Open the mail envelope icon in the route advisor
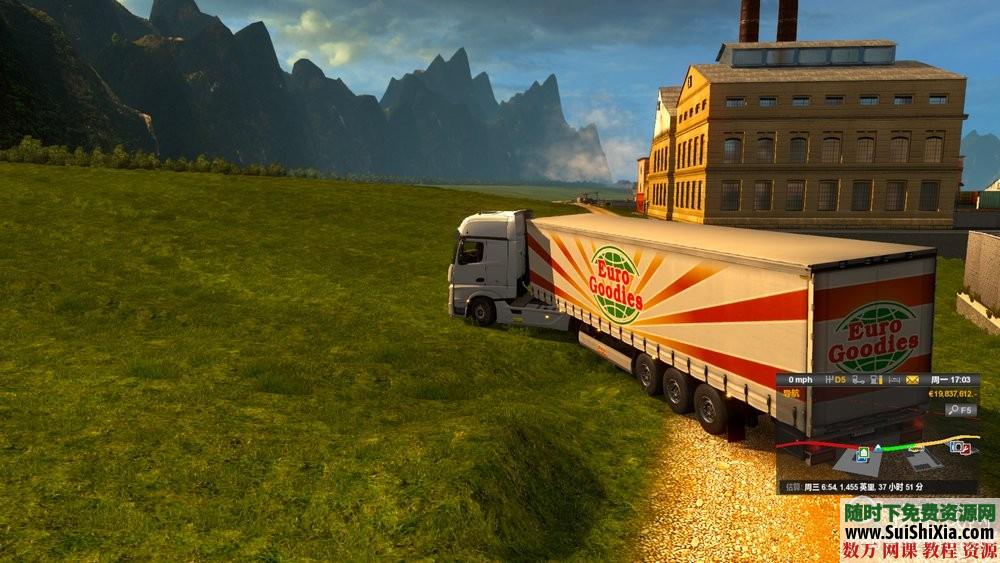The height and width of the screenshot is (563, 1000). pos(912,380)
